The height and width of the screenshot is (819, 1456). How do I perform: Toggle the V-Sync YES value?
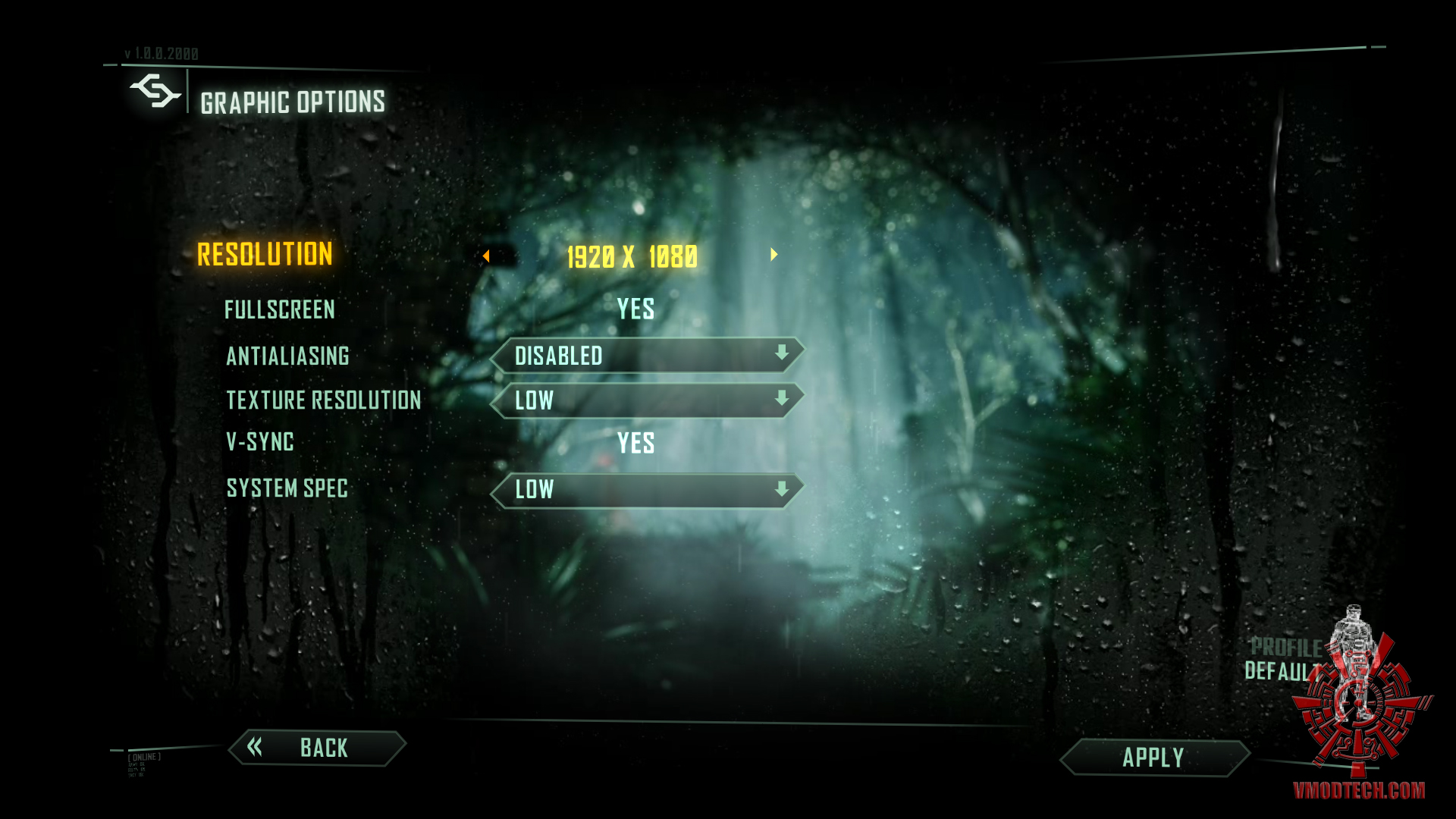coord(635,443)
